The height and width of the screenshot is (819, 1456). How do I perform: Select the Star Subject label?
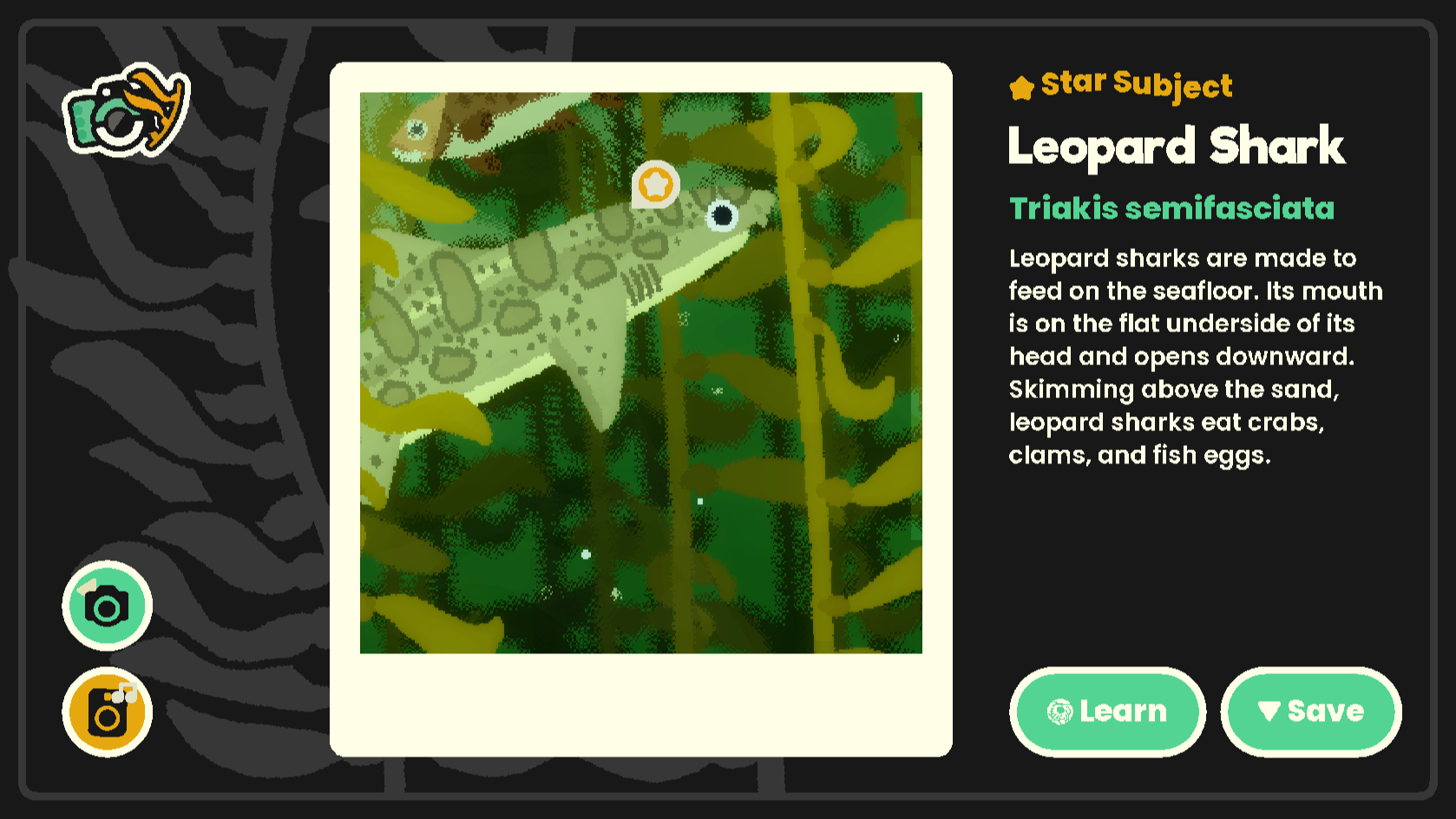pyautogui.click(x=1137, y=86)
